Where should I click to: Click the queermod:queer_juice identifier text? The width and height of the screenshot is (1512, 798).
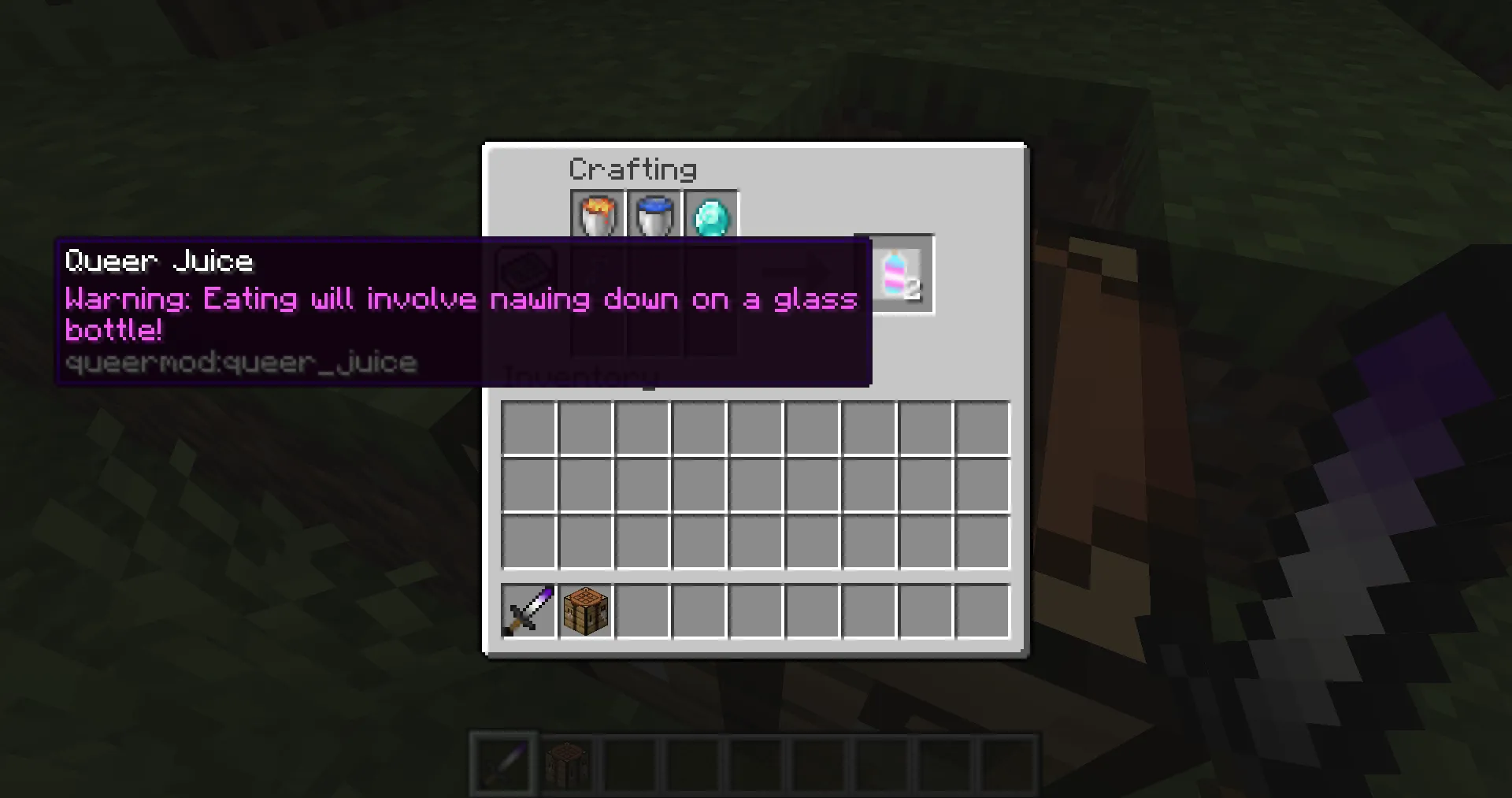241,362
